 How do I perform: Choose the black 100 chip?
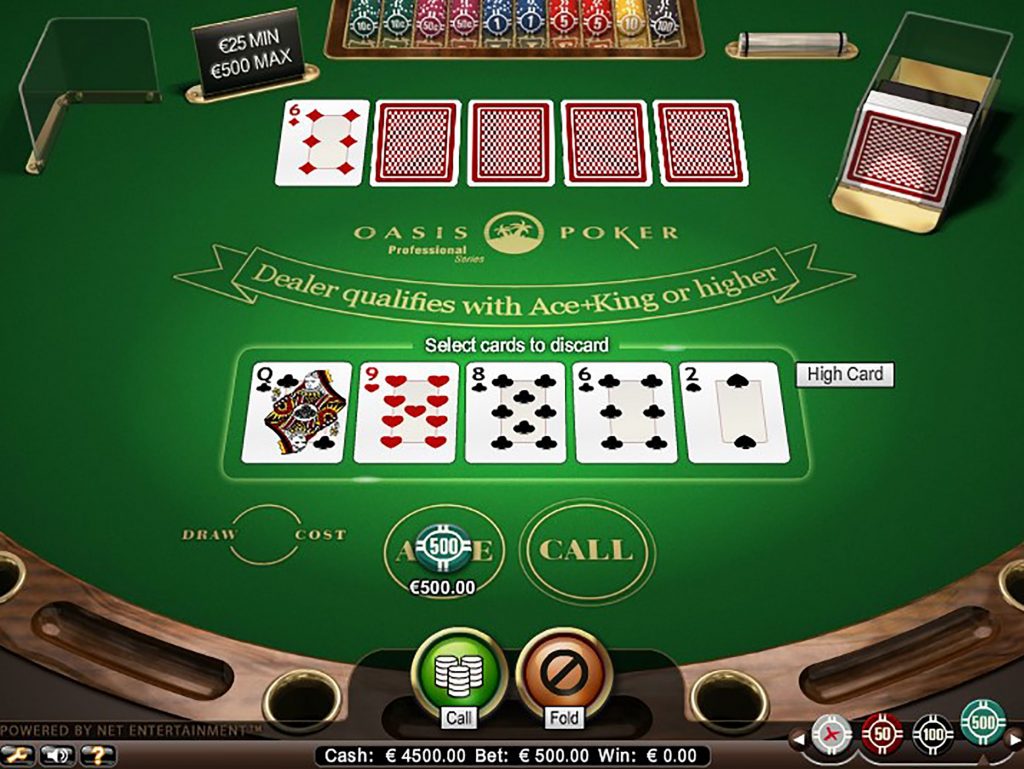point(932,735)
